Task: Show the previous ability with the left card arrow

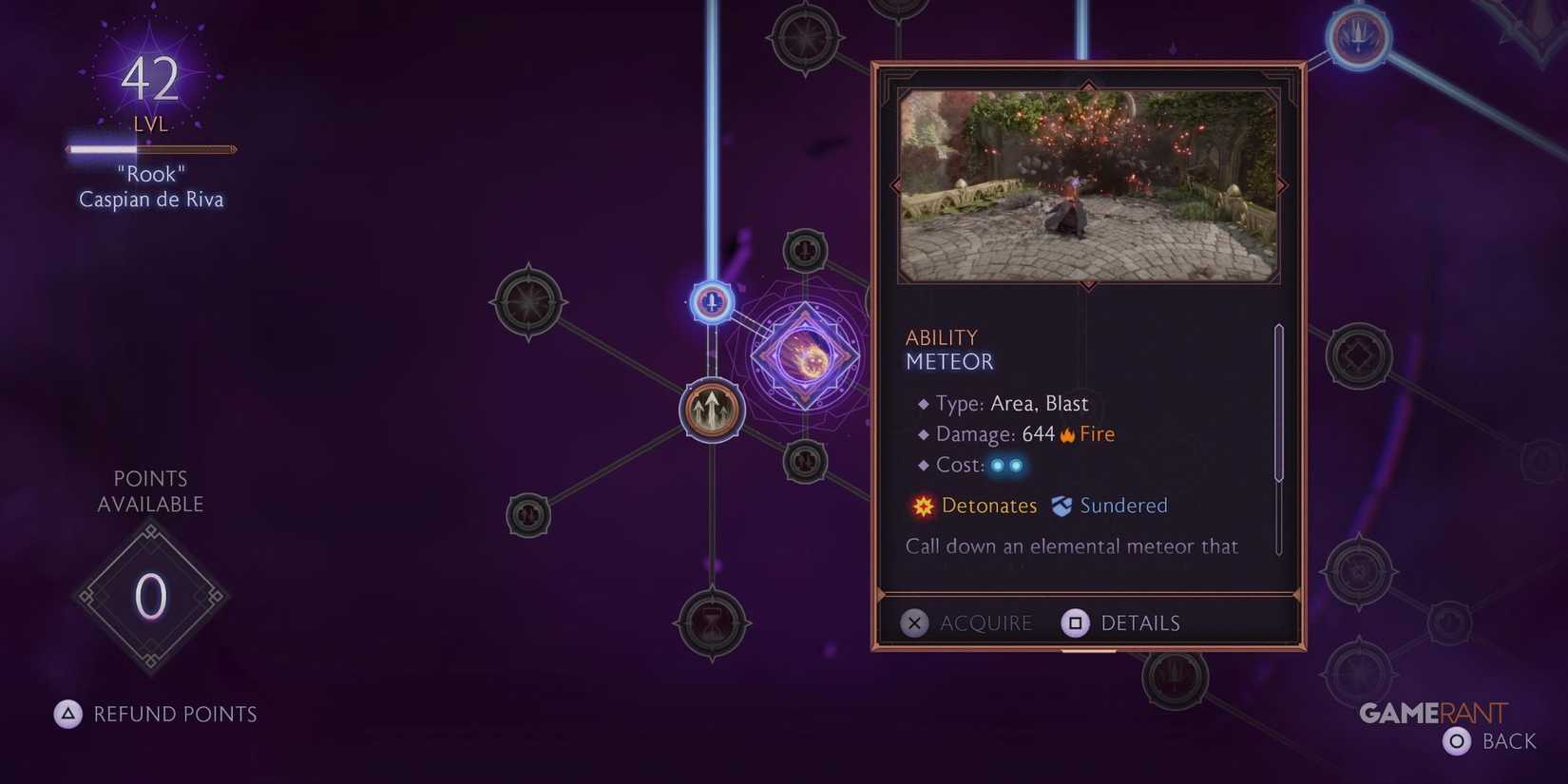Action: [897, 185]
